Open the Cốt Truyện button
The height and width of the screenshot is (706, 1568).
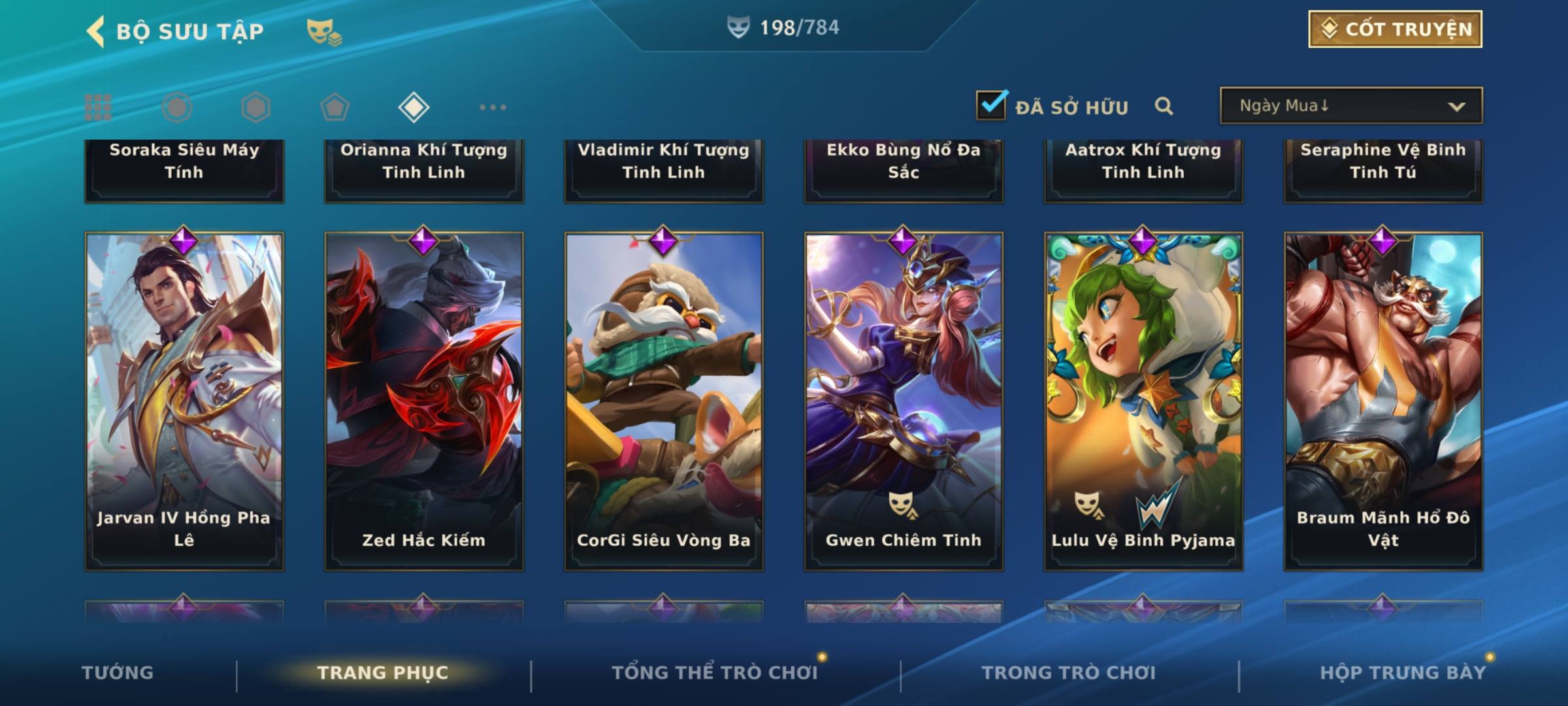[x=1395, y=29]
